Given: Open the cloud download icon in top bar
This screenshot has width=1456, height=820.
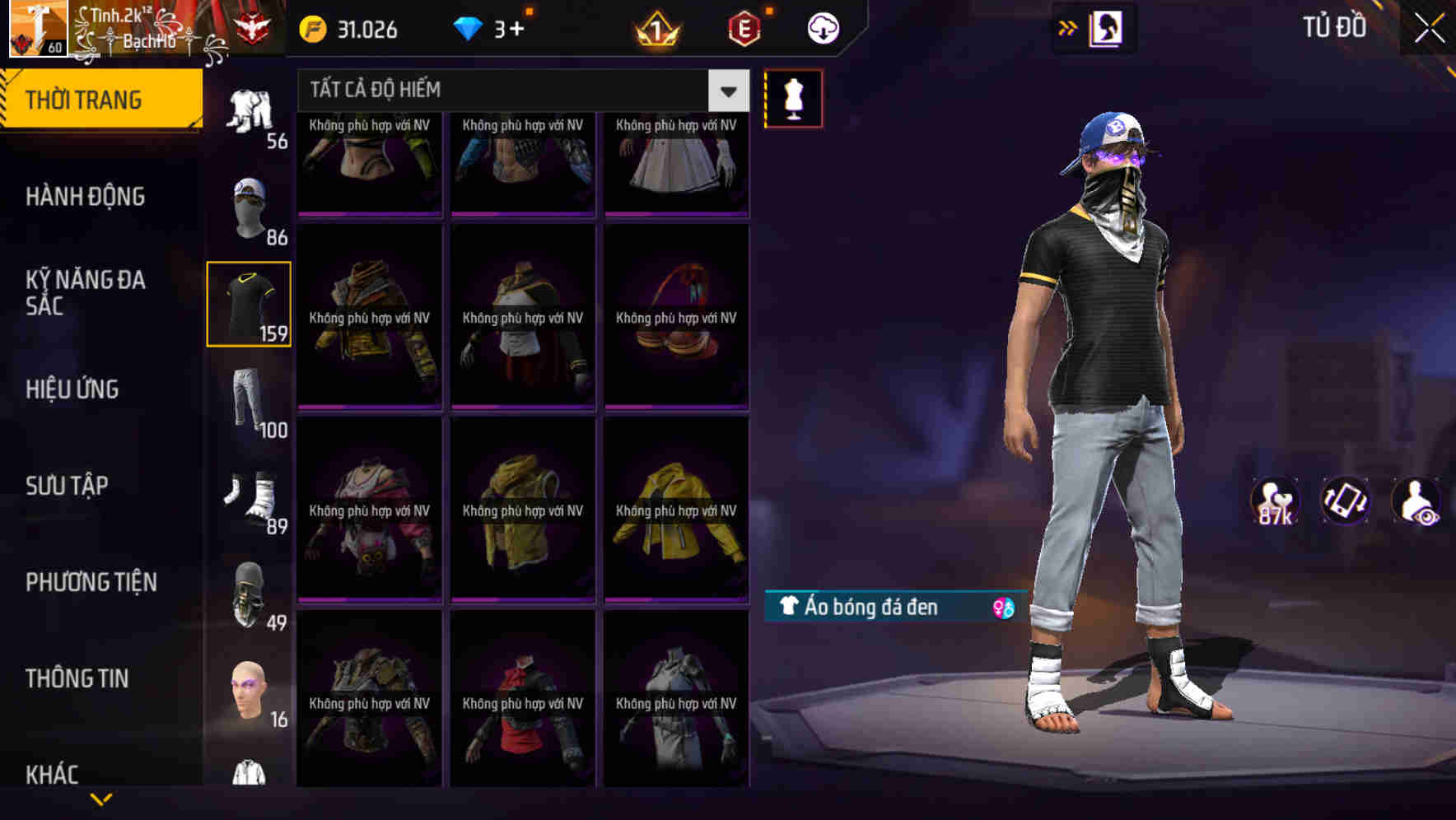Looking at the screenshot, I should click(x=824, y=27).
